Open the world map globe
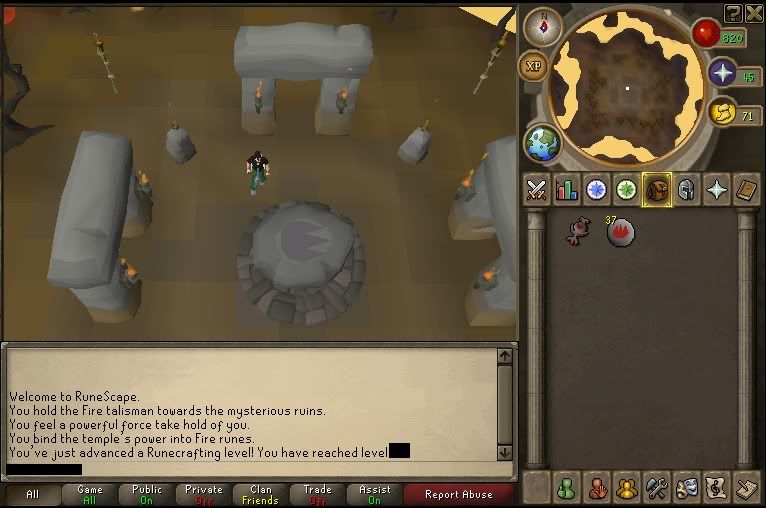The height and width of the screenshot is (508, 766). (542, 142)
